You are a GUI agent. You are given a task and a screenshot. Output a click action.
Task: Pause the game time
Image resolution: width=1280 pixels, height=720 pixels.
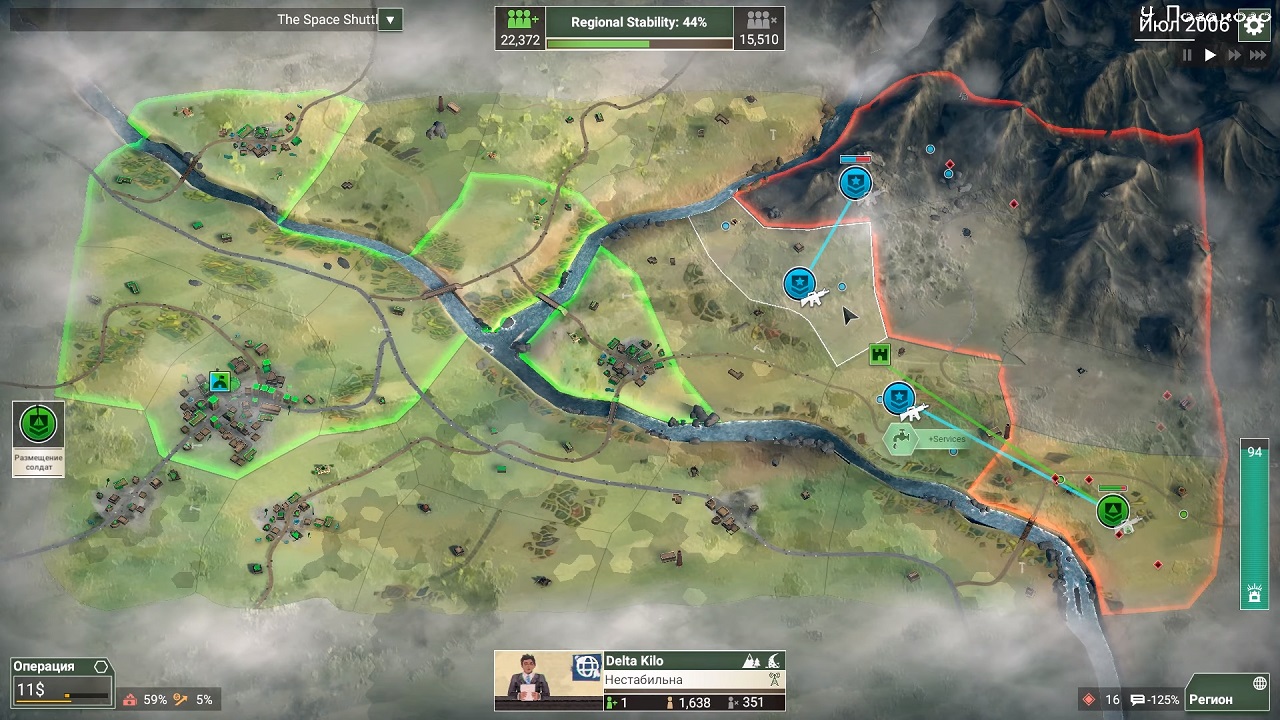coord(1188,56)
